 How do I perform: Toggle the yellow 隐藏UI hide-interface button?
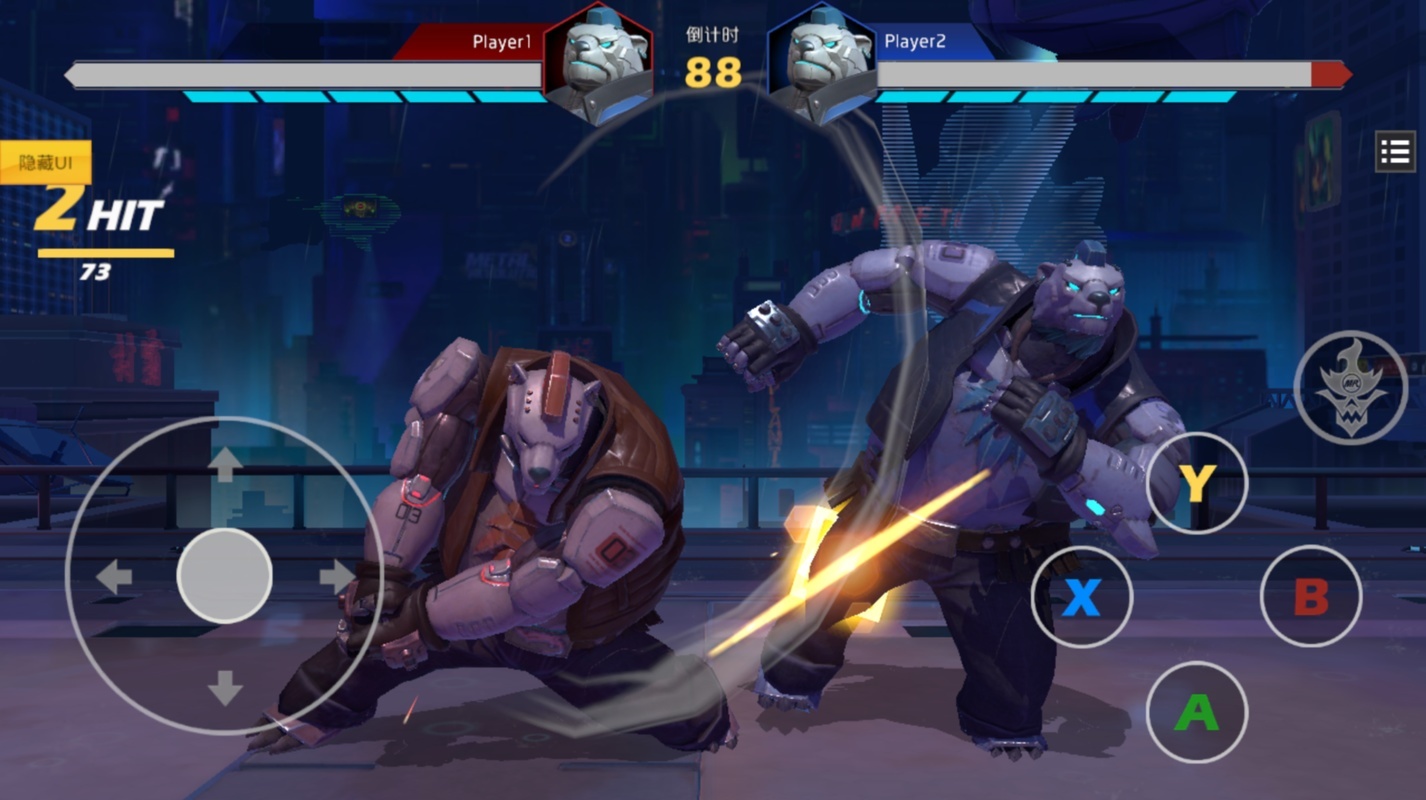(45, 162)
